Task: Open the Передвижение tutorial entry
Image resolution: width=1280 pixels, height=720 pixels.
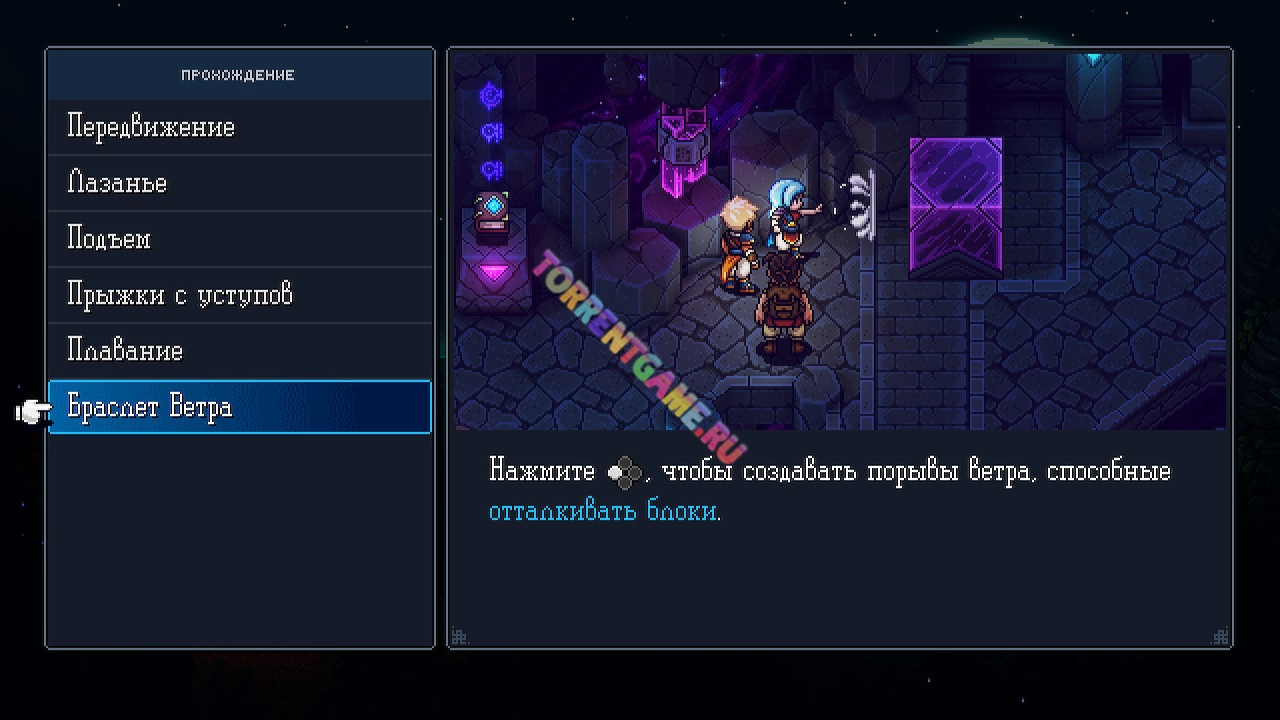Action: click(x=150, y=127)
